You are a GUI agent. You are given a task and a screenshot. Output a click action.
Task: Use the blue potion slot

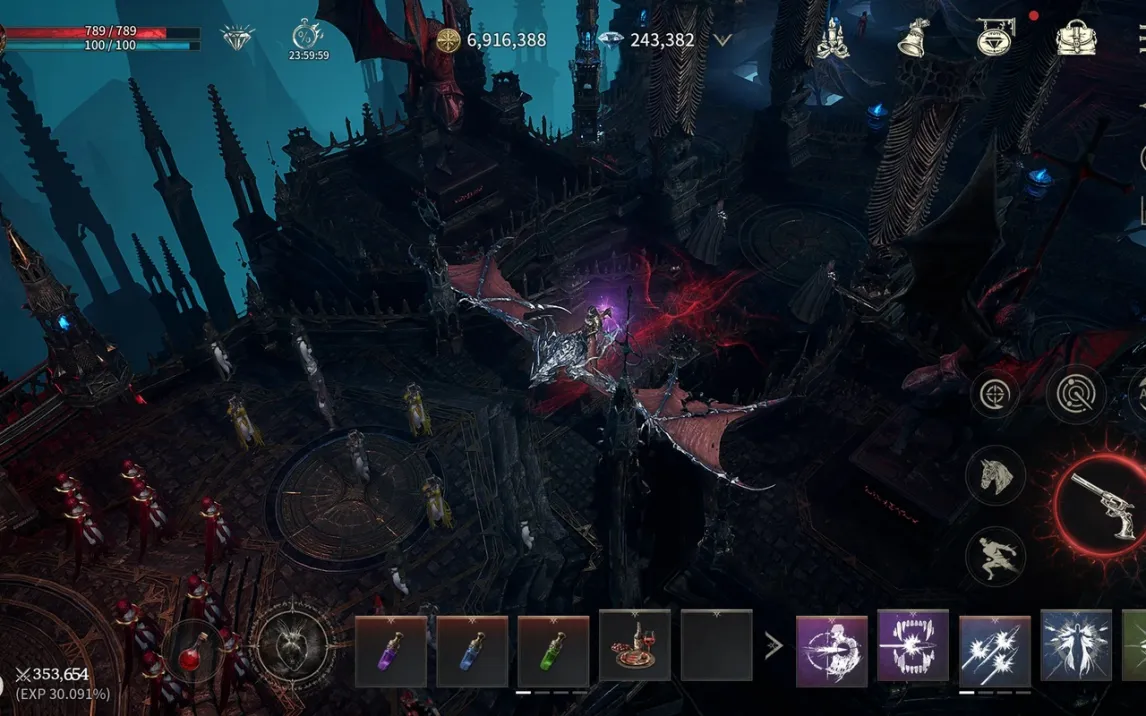coord(472,651)
